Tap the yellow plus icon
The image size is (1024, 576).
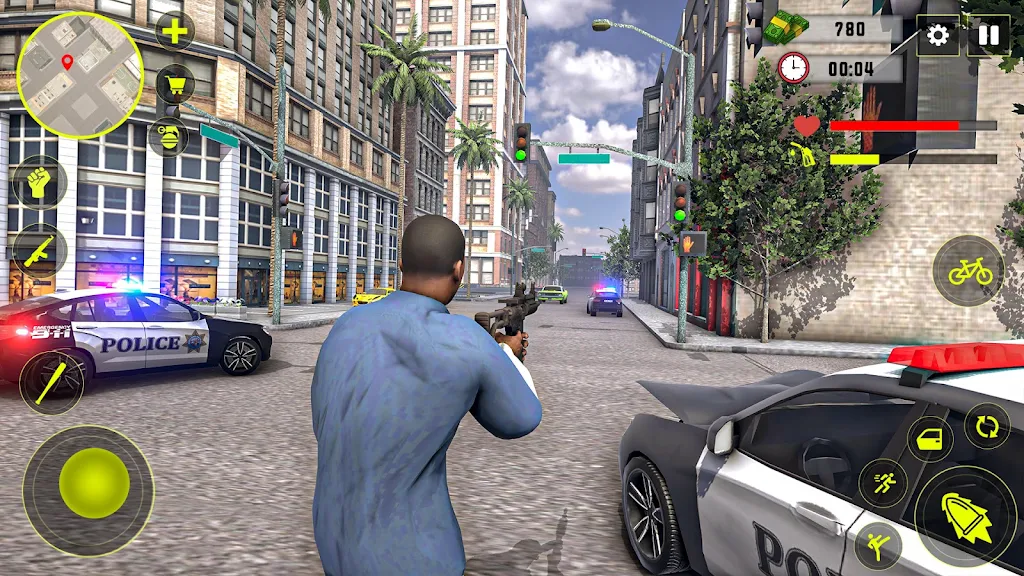coord(175,31)
